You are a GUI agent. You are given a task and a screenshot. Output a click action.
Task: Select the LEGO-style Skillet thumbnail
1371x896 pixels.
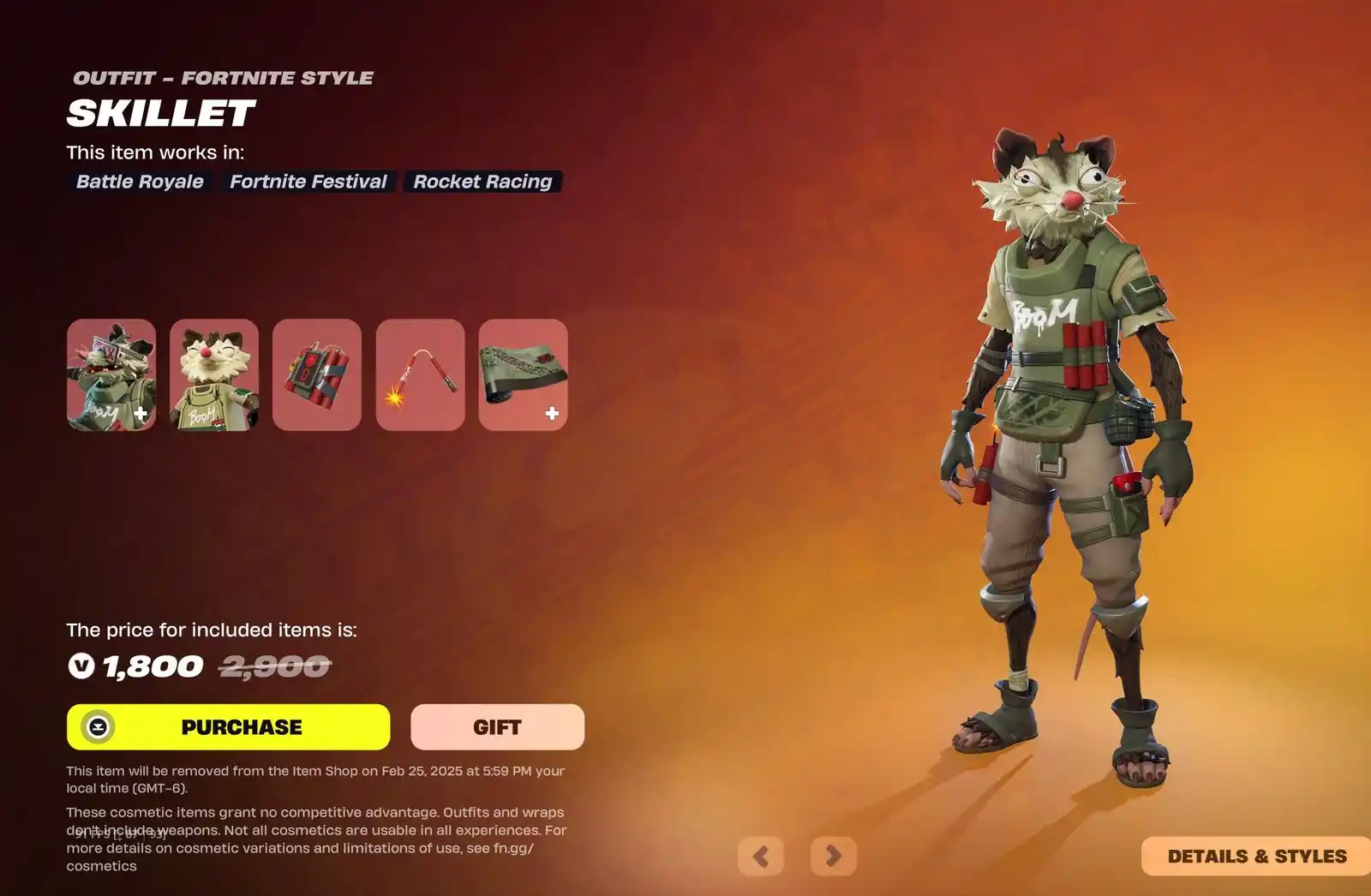coord(214,375)
